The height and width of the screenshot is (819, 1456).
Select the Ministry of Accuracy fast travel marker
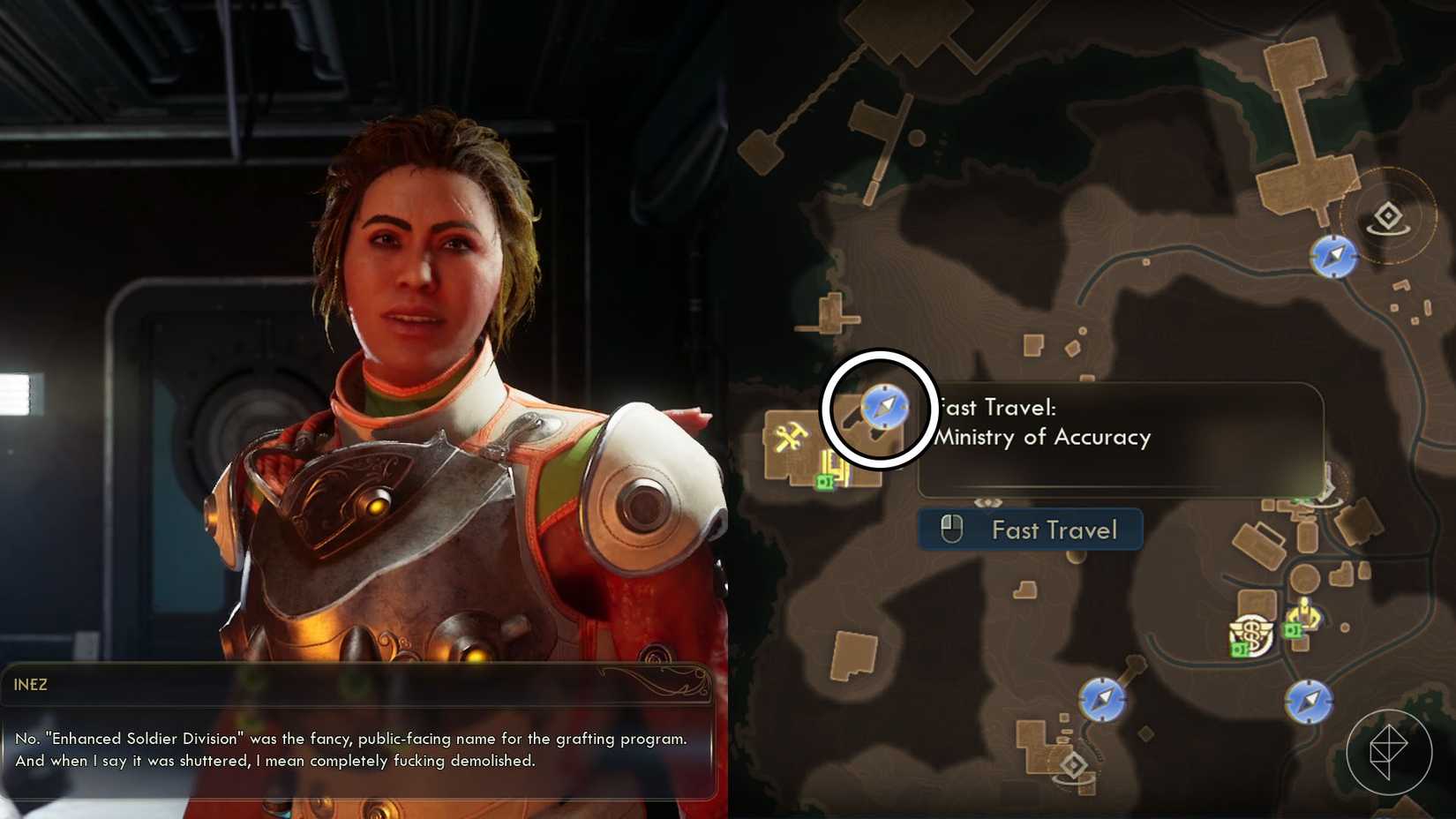coord(884,407)
